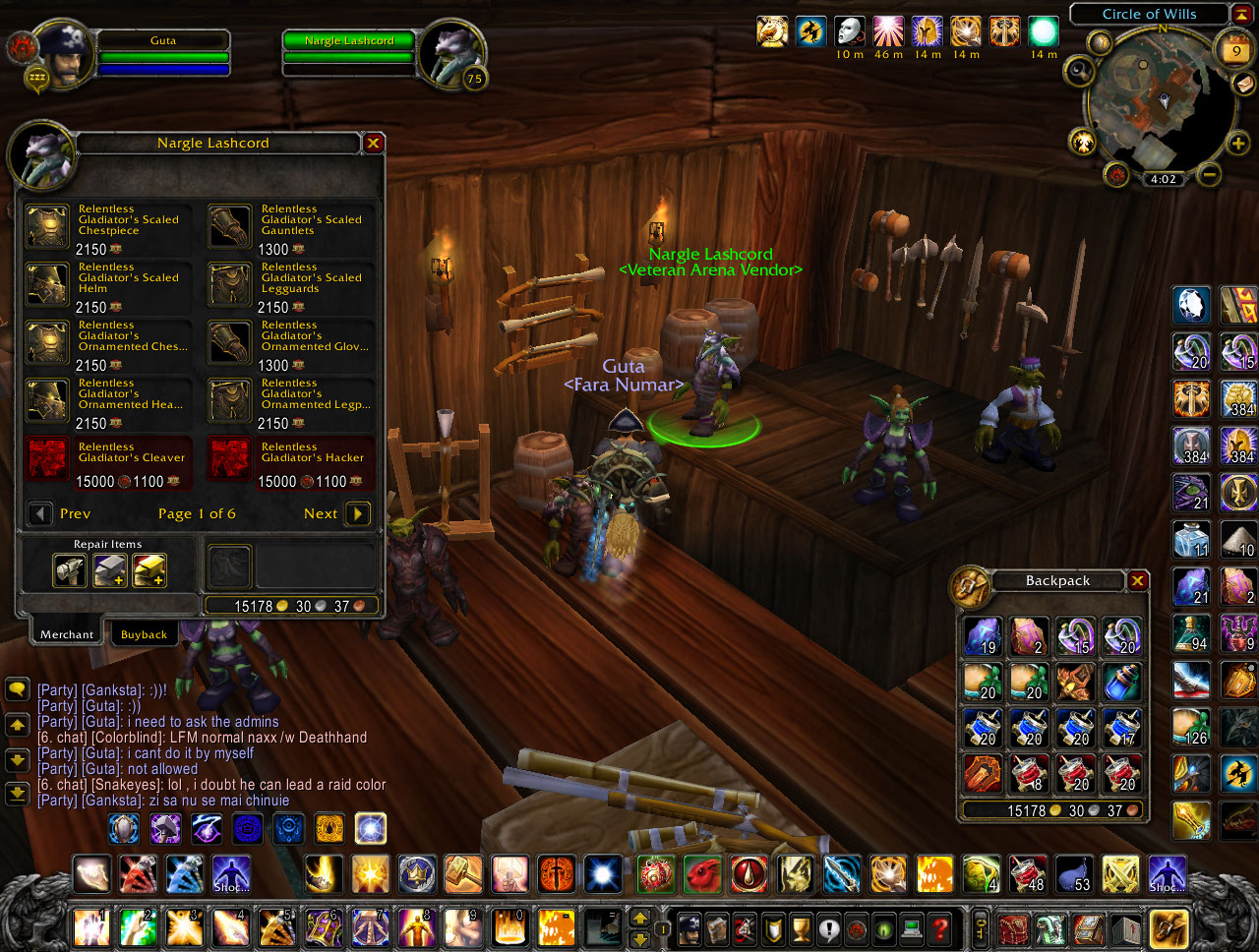Select the tracking magnifying glass on minimap

(1079, 71)
